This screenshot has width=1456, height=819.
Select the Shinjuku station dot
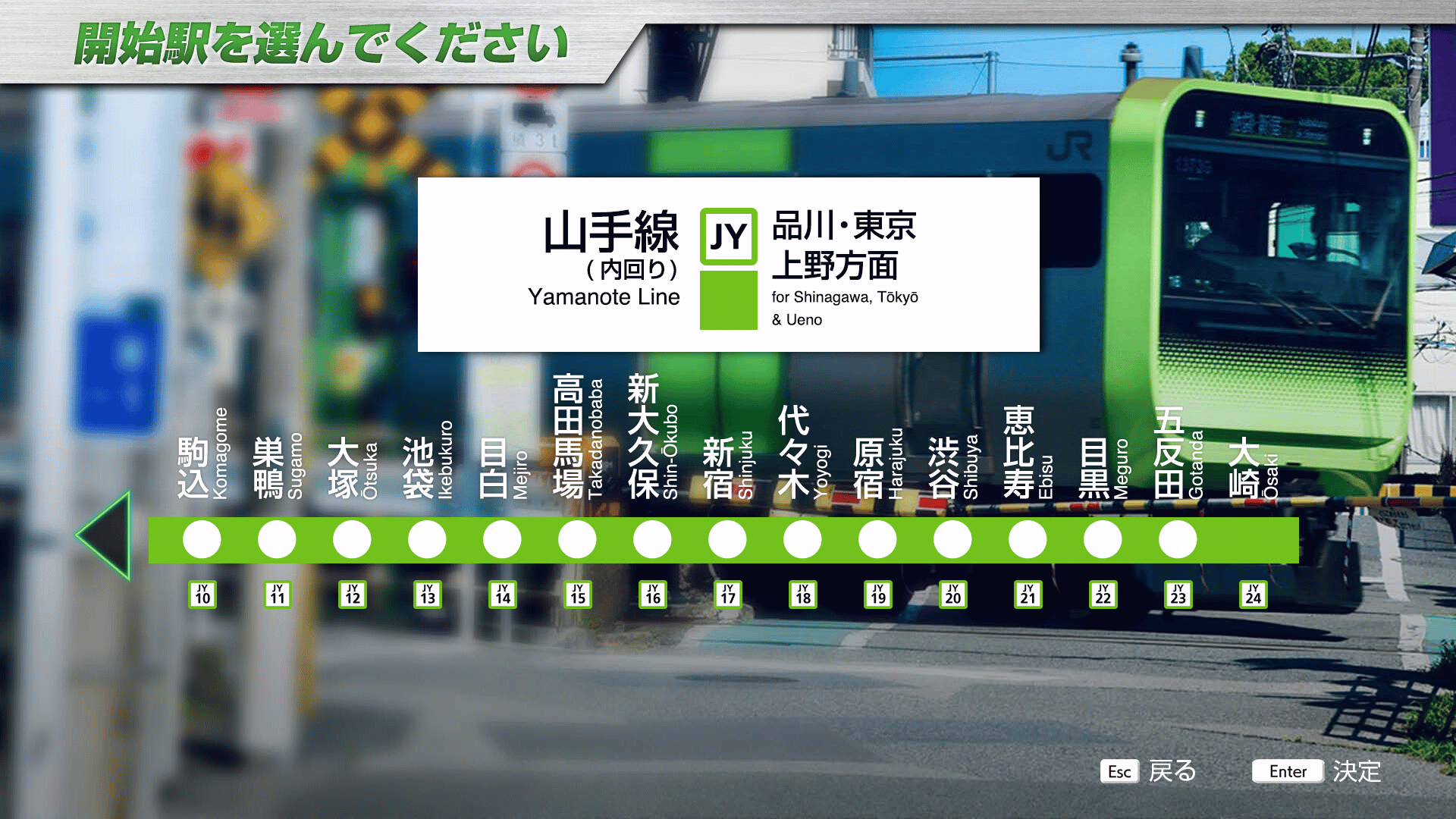click(726, 539)
